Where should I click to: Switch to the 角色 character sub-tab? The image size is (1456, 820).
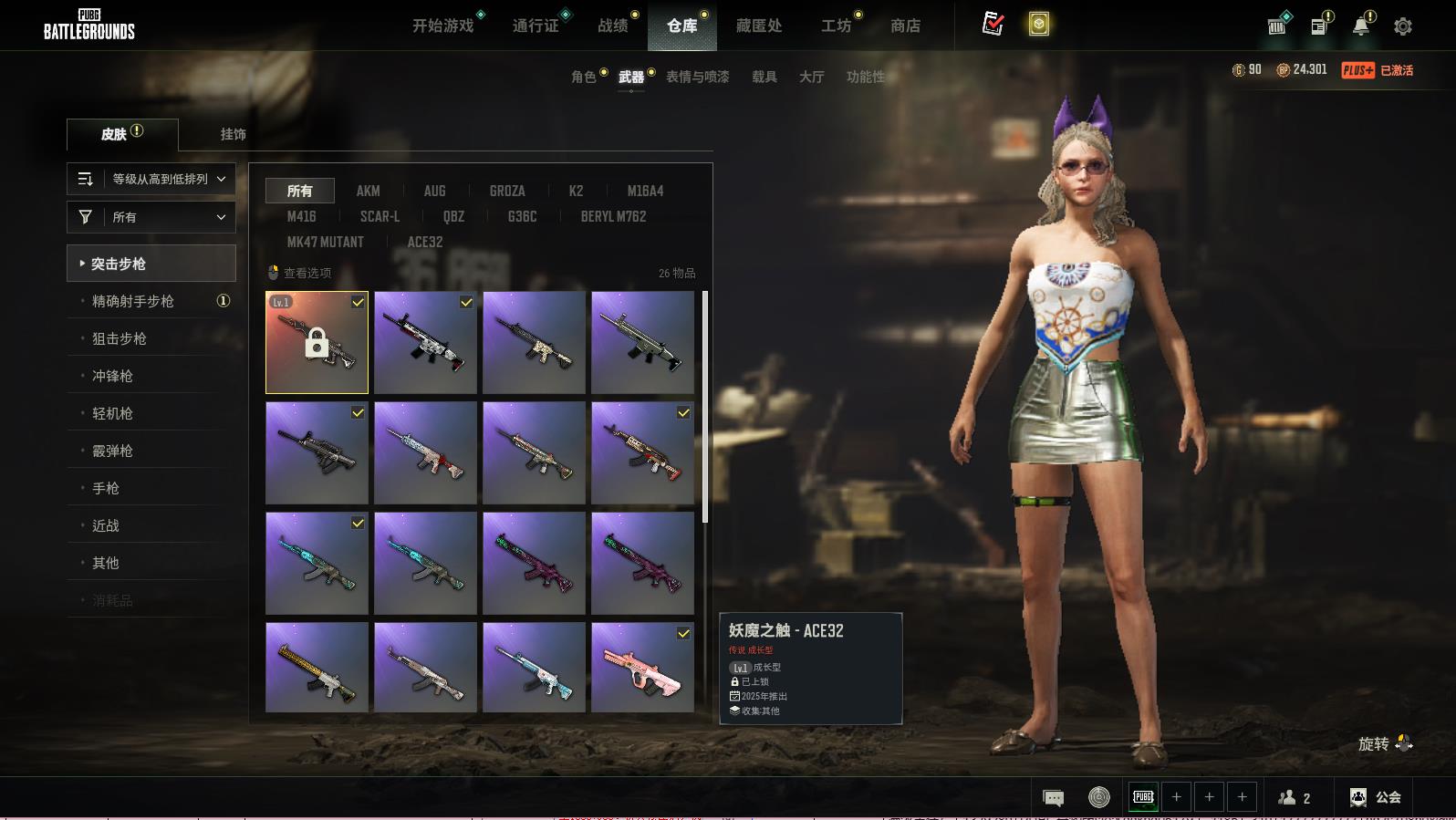[584, 77]
